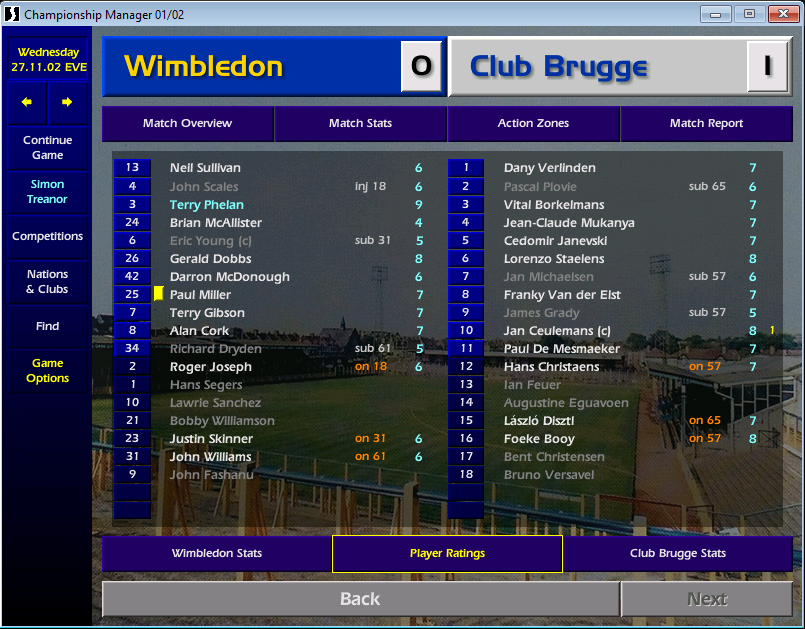This screenshot has width=805, height=629.
Task: Open the Match Overview tab
Action: [x=187, y=124]
